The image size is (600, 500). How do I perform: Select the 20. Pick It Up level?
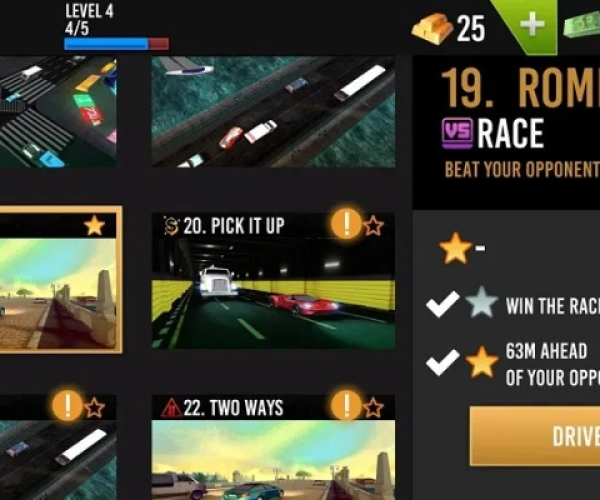tap(272, 280)
